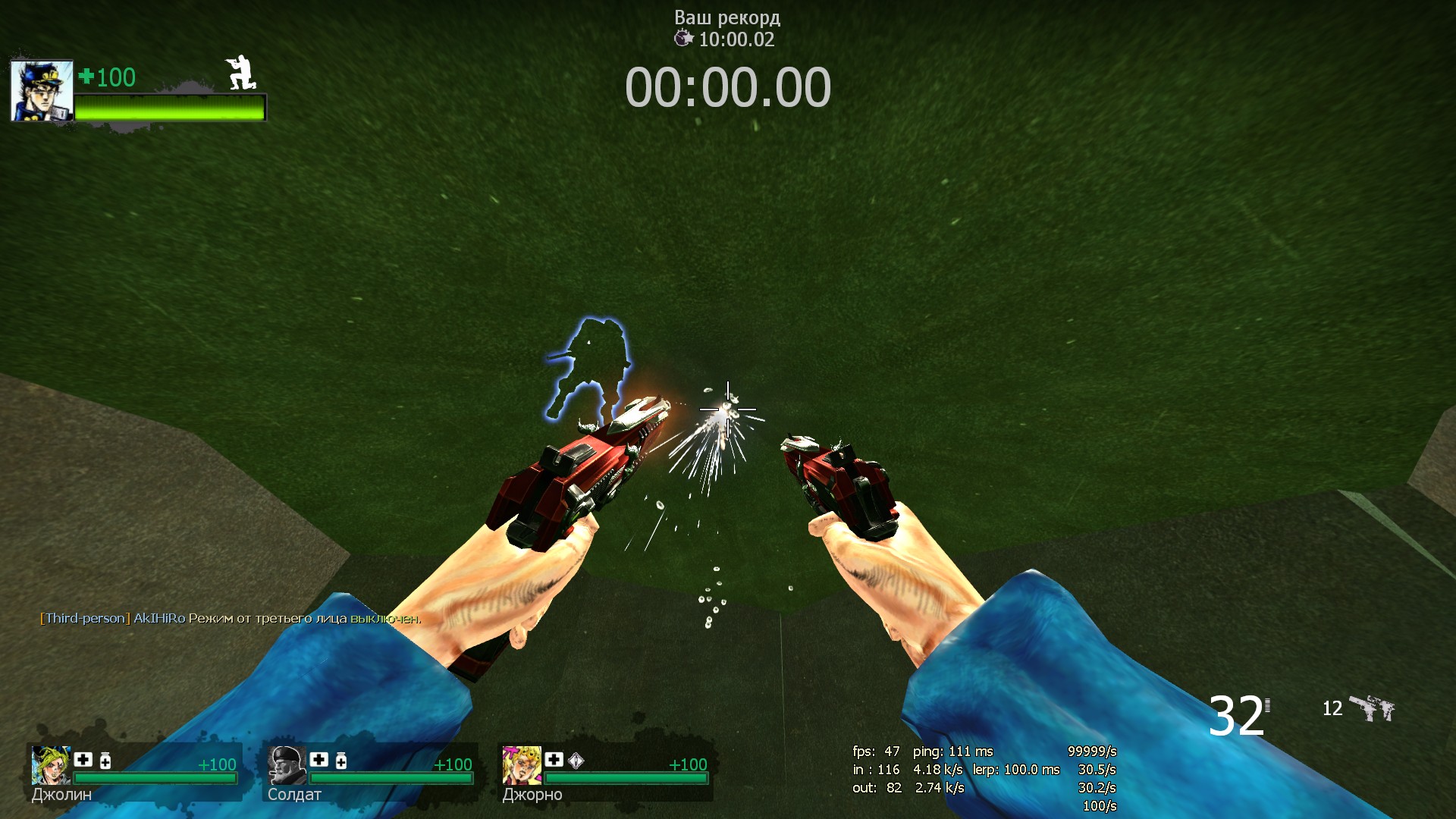This screenshot has height=819, width=1456.
Task: Click Джолин's pain pills icon
Action: [x=105, y=761]
